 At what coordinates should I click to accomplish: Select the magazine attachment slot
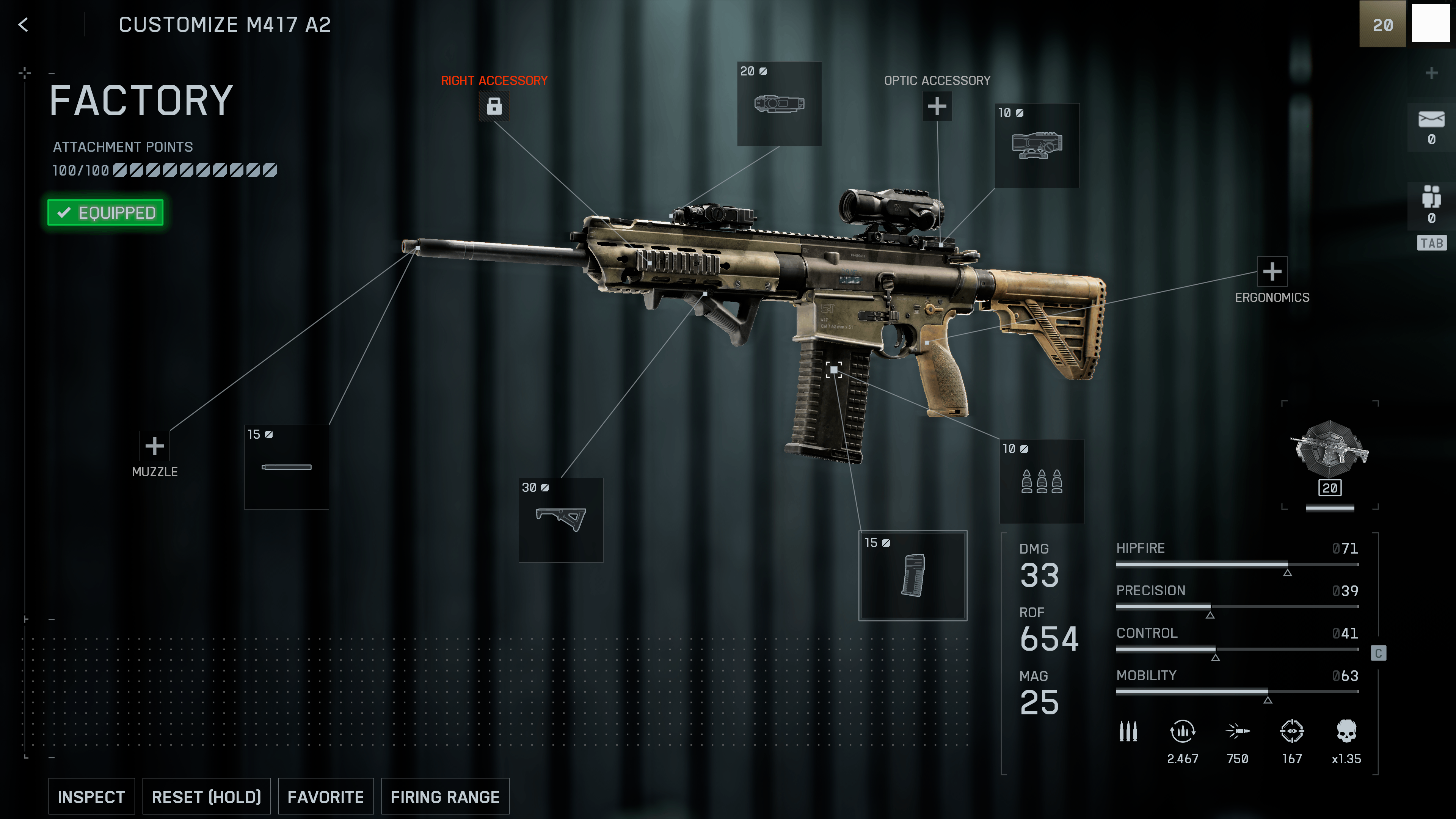(x=913, y=576)
